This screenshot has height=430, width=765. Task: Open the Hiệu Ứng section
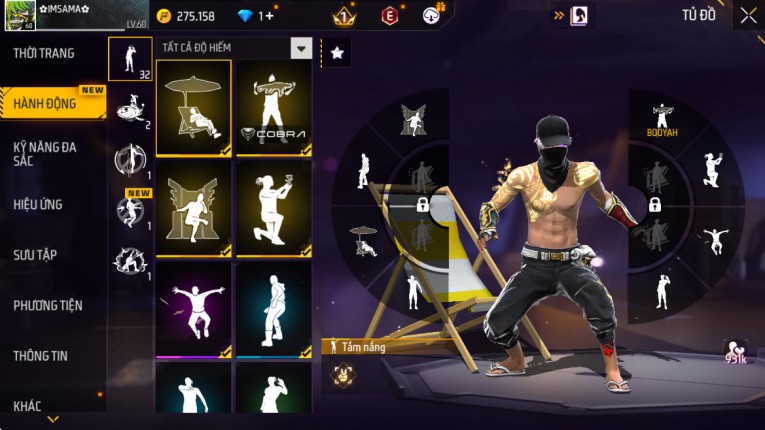(40, 205)
